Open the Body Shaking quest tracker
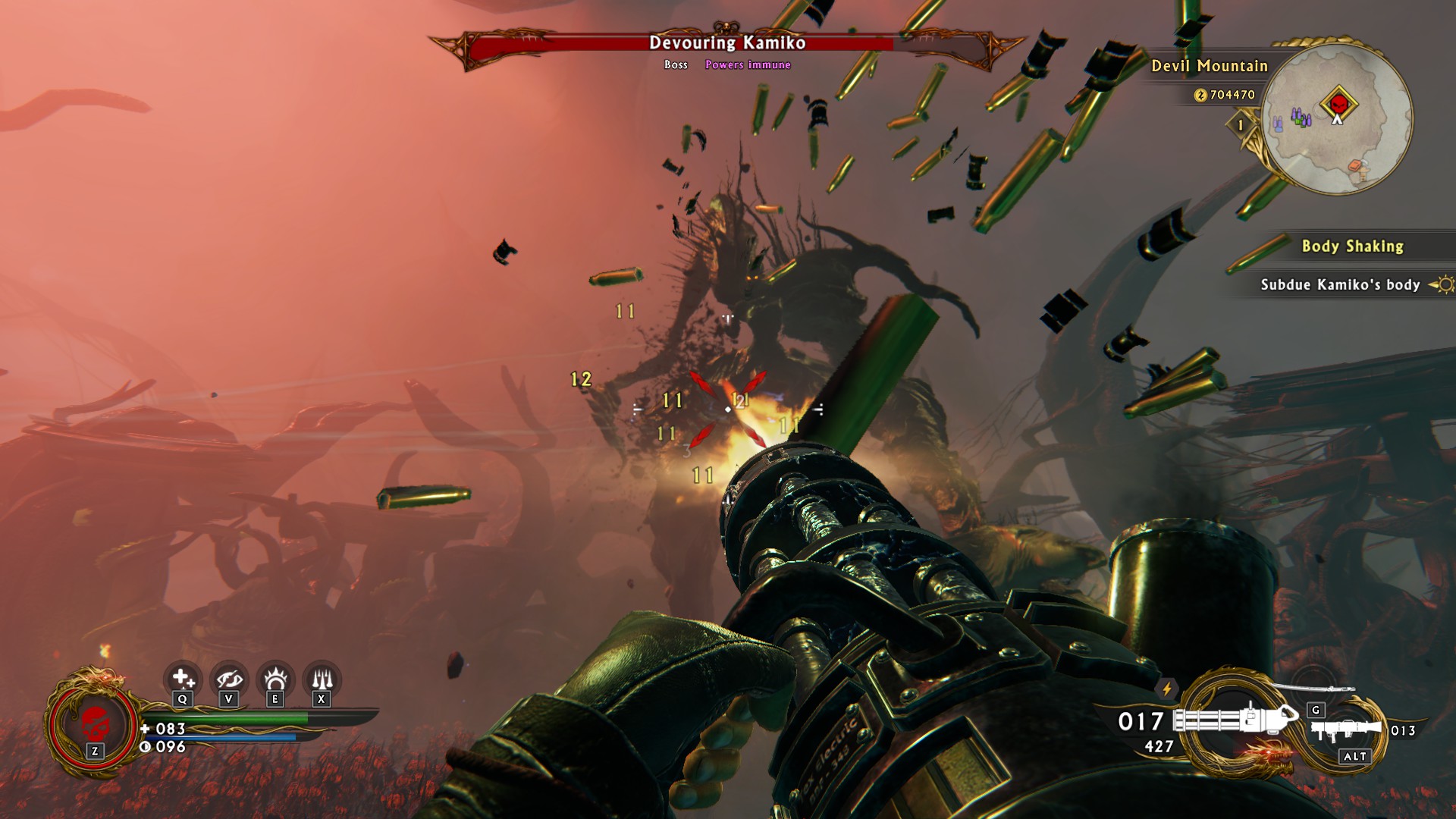This screenshot has height=819, width=1456. click(1352, 246)
